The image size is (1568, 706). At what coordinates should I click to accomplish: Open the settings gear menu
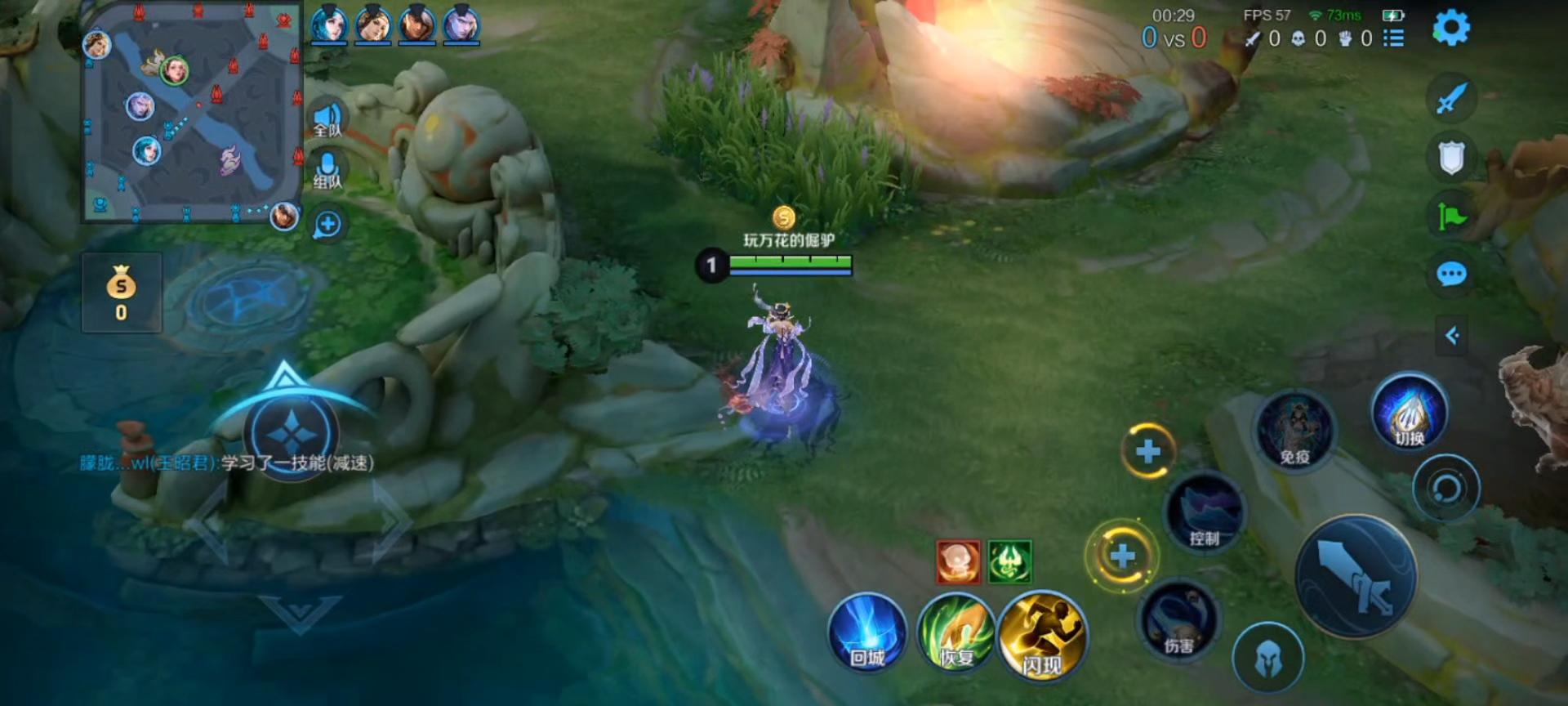1451,28
